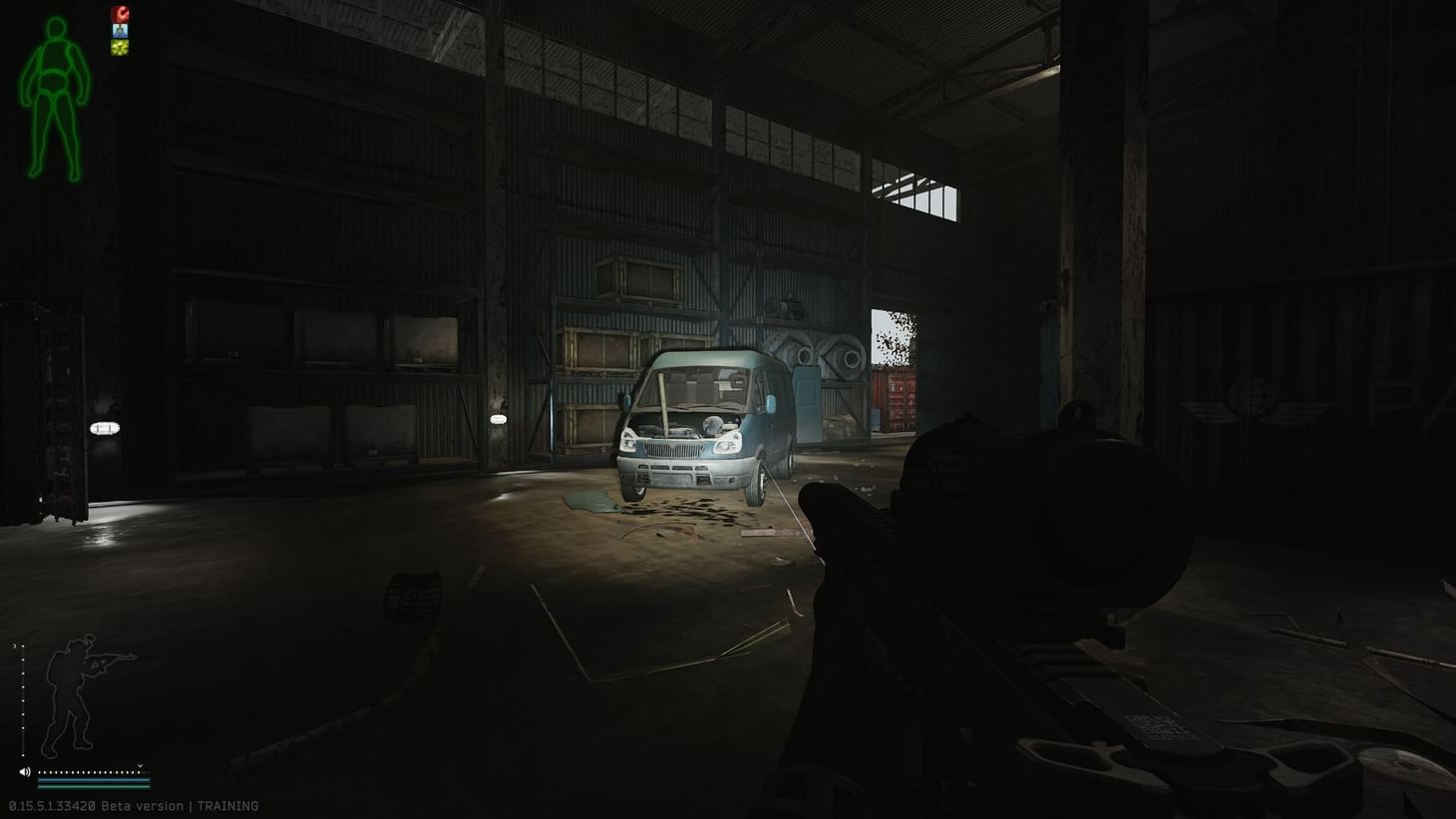Click the chevron atop the stance height slider
Screen dimensions: 1456x819
(x=15, y=645)
